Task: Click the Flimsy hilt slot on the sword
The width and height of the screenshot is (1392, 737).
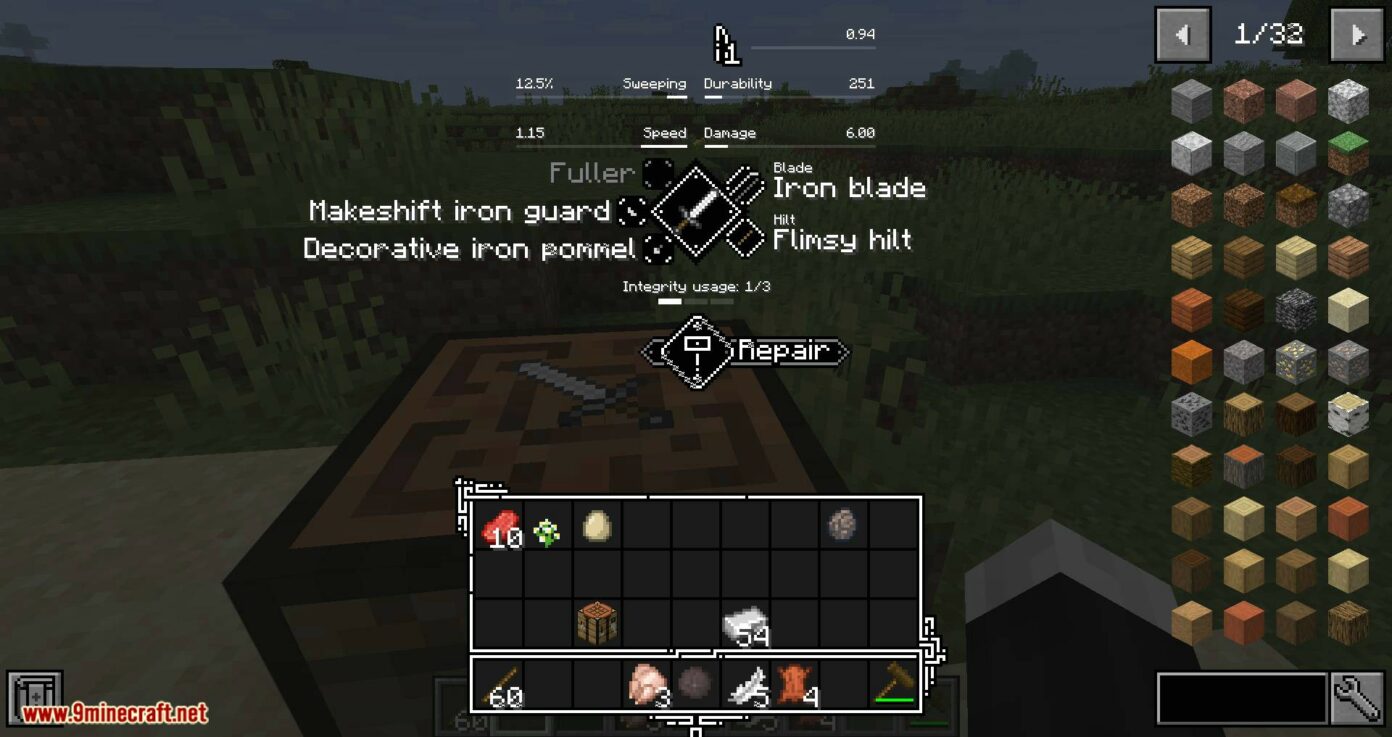Action: (747, 236)
